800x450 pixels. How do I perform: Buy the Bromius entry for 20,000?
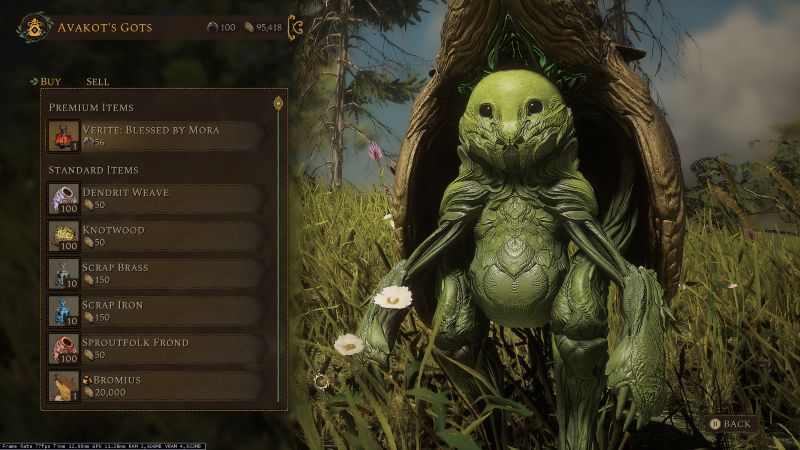(157, 387)
